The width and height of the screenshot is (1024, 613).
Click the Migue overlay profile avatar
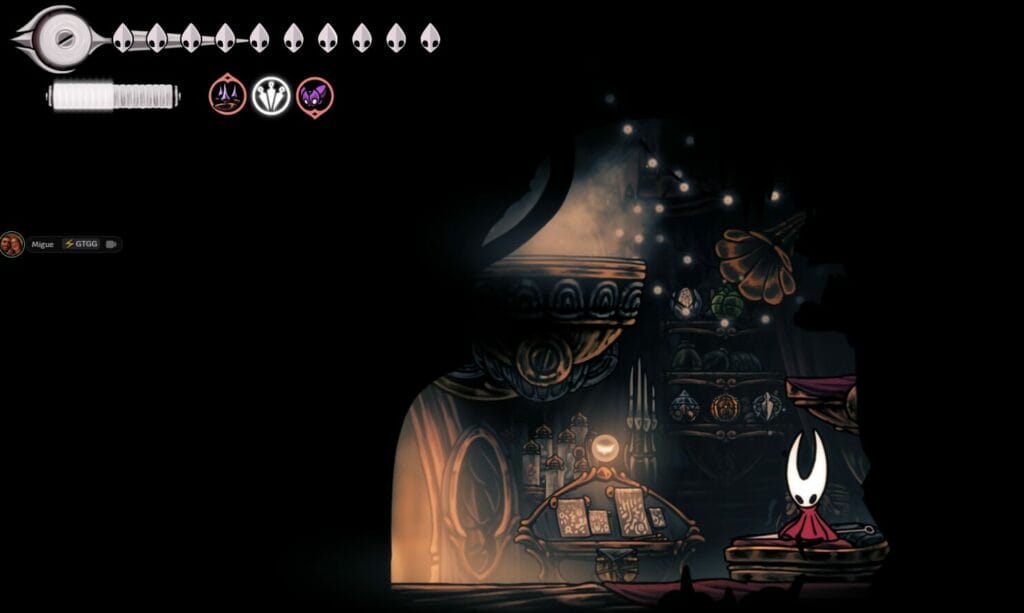12,244
